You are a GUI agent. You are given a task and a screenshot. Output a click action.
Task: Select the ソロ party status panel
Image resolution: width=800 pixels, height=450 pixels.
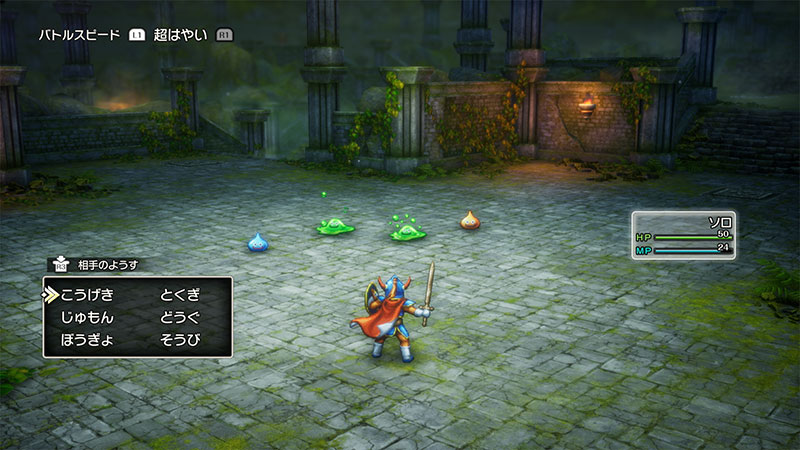[x=684, y=236]
